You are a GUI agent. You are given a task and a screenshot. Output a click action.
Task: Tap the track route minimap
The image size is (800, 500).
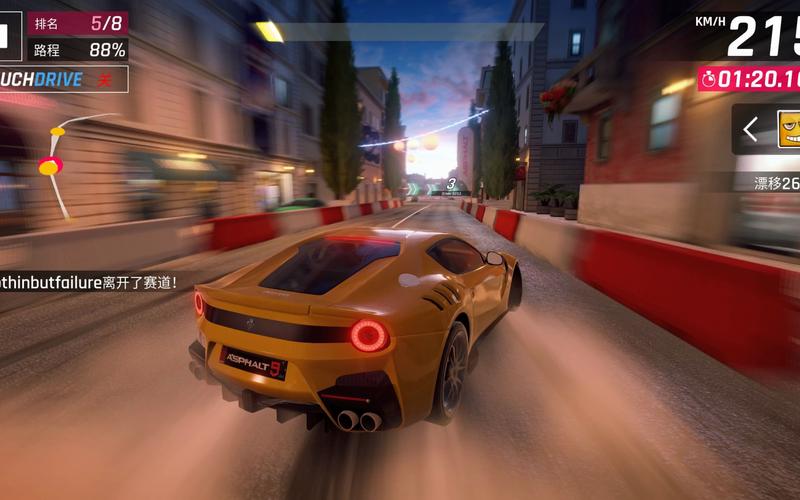pyautogui.click(x=62, y=162)
